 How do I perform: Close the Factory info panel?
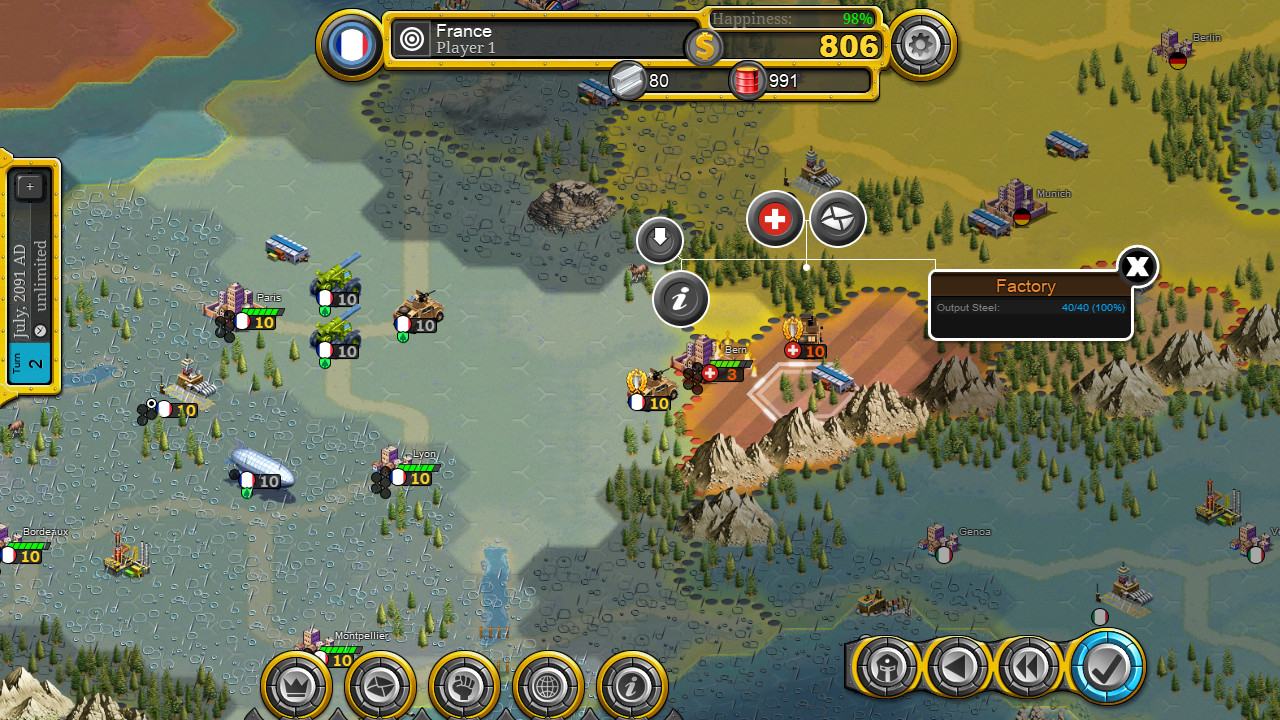1136,267
